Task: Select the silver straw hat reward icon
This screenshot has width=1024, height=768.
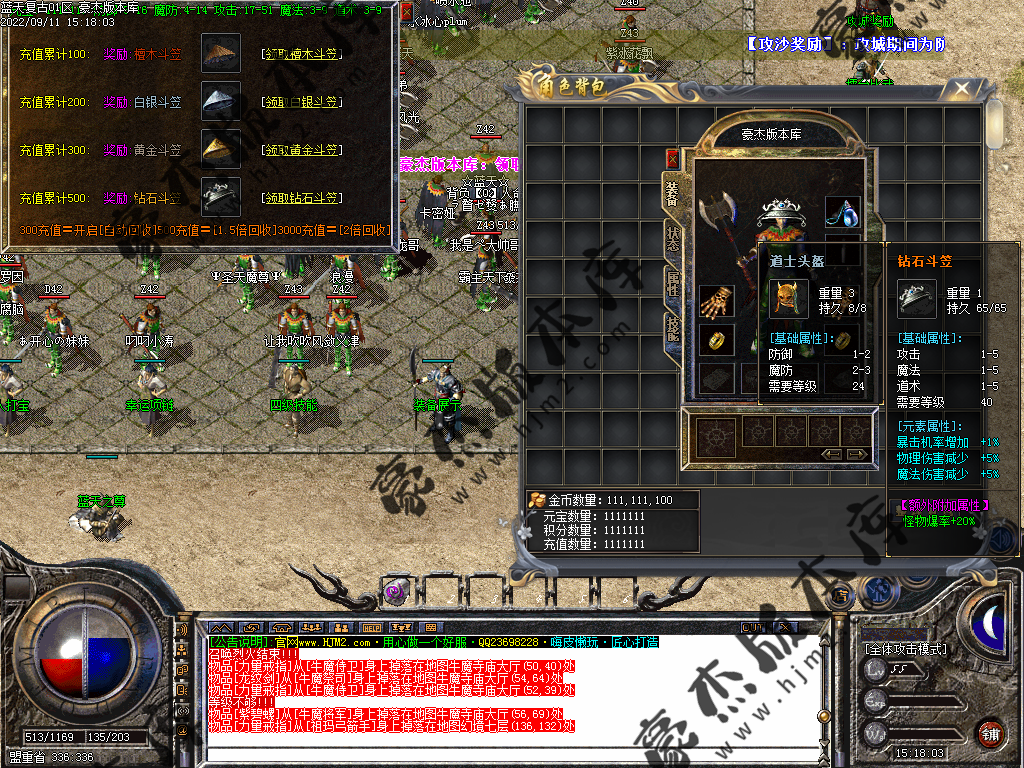Action: (221, 101)
